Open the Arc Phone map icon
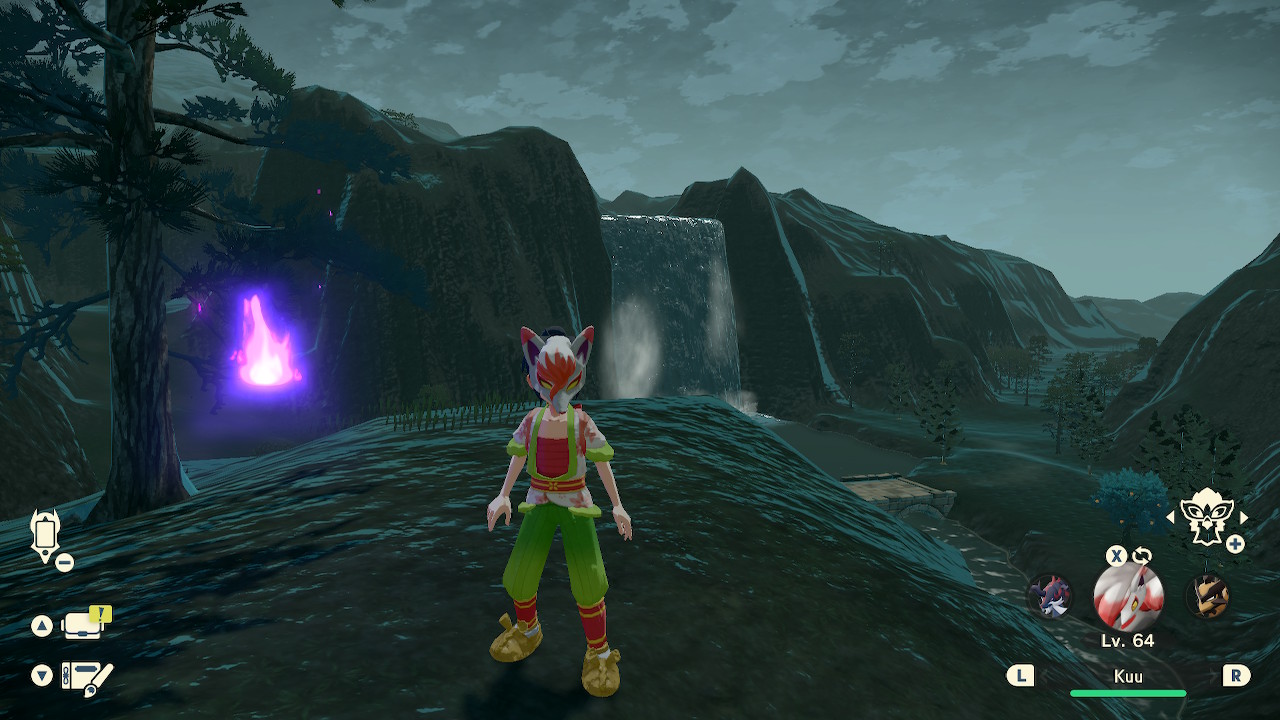Viewport: 1280px width, 720px height. coord(46,533)
